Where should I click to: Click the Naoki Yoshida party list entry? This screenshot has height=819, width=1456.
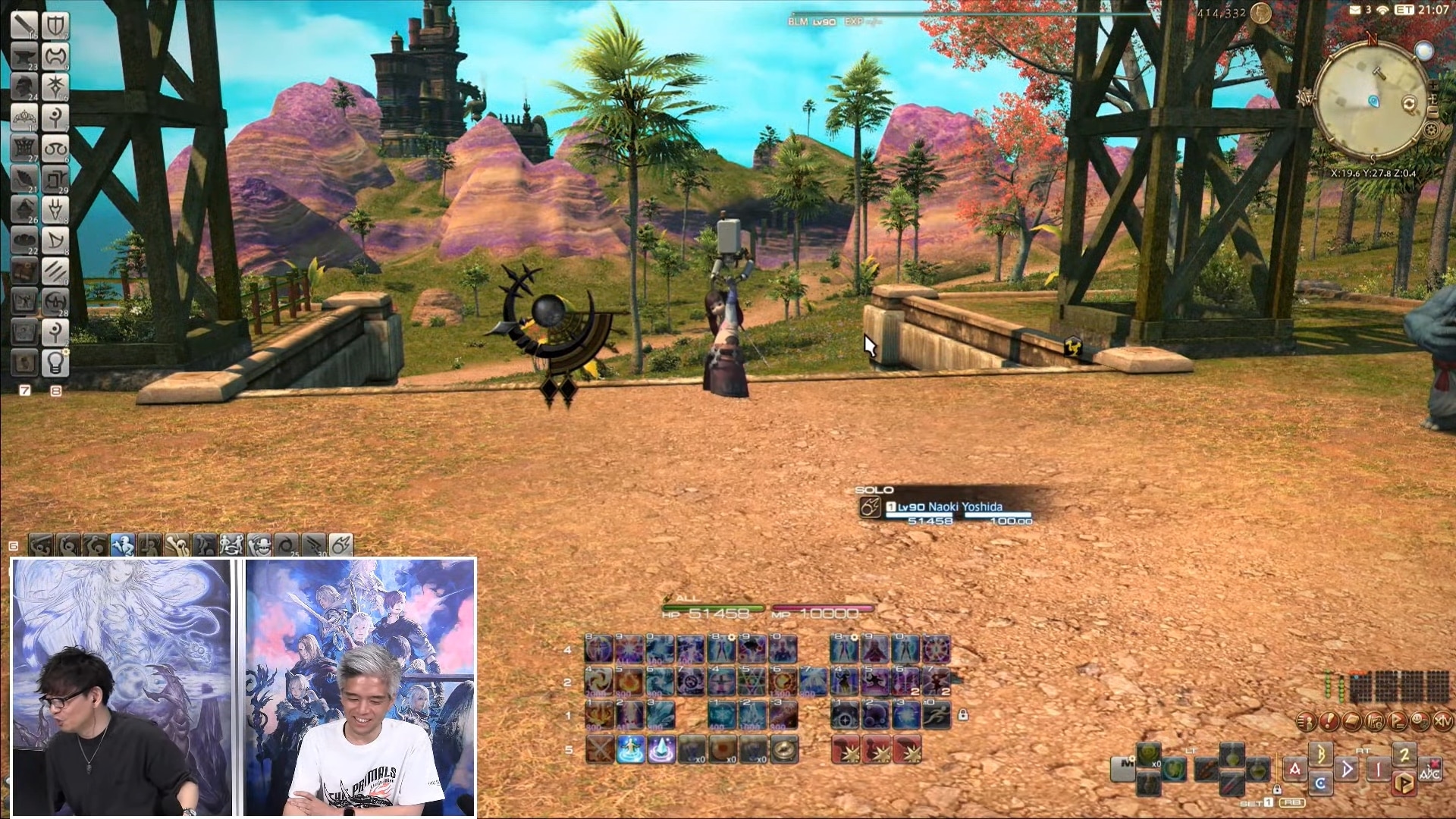pos(945,507)
